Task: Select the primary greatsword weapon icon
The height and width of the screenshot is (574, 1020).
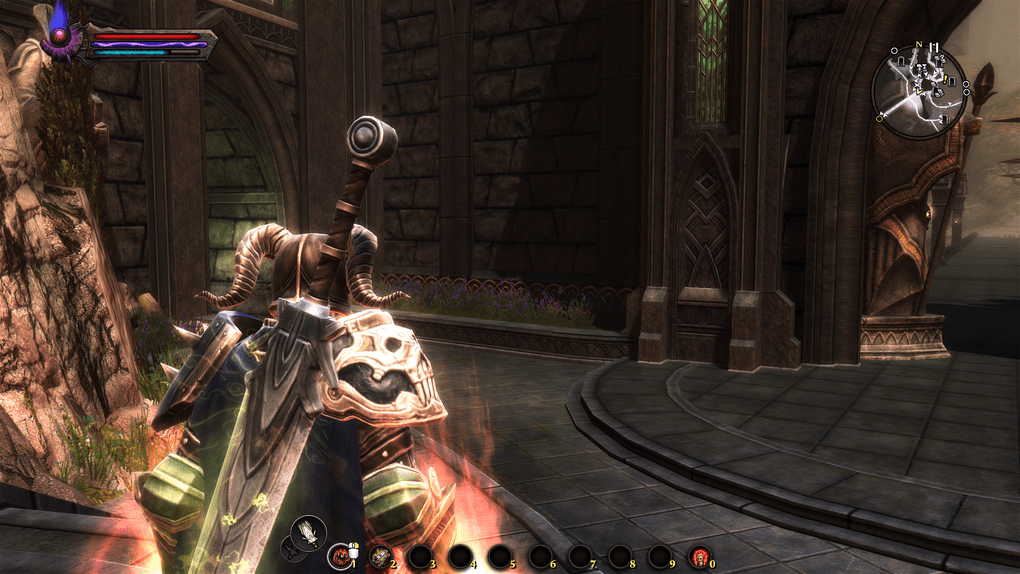Action: [306, 531]
